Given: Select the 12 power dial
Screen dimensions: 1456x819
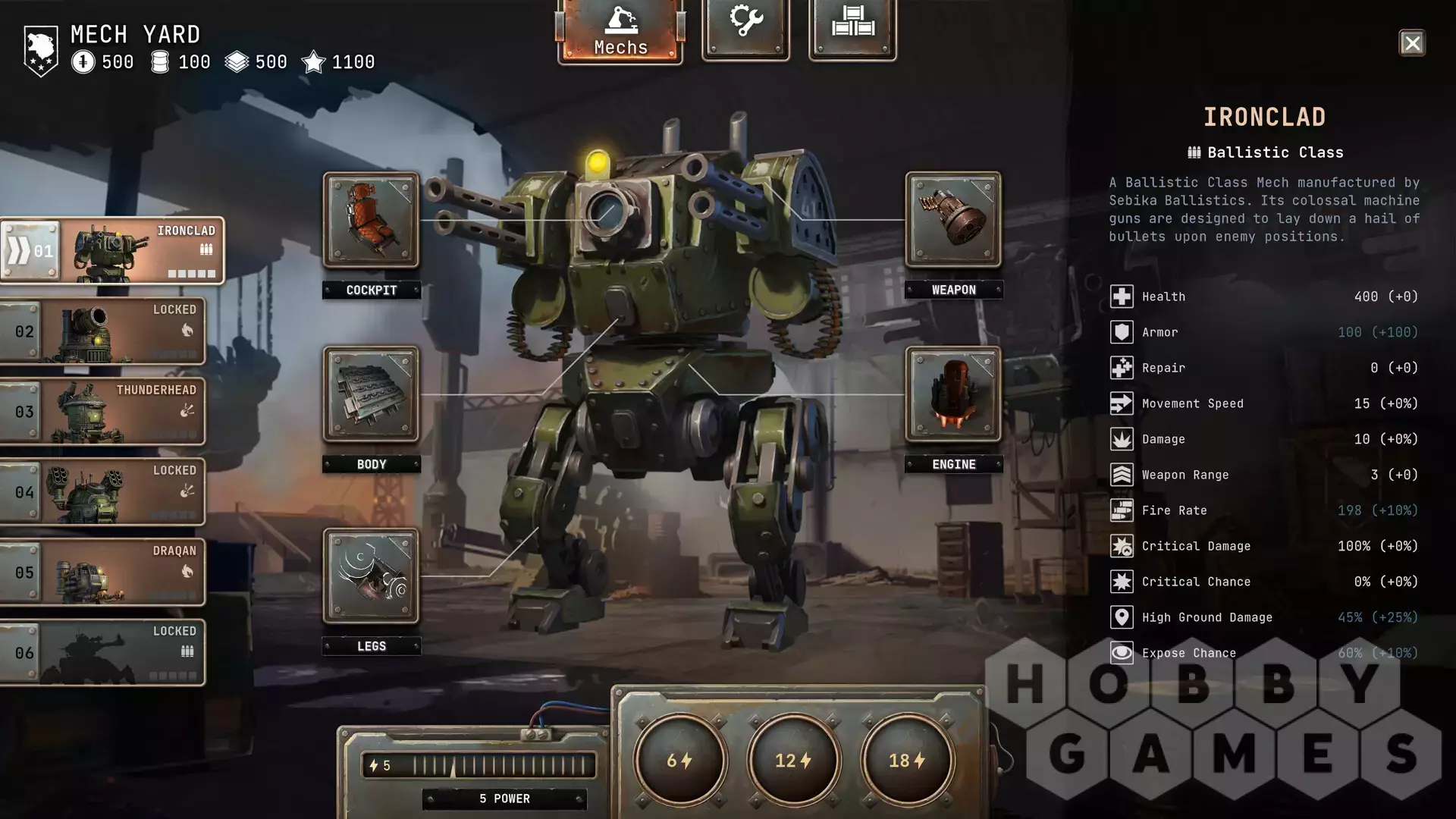Looking at the screenshot, I should (x=793, y=760).
